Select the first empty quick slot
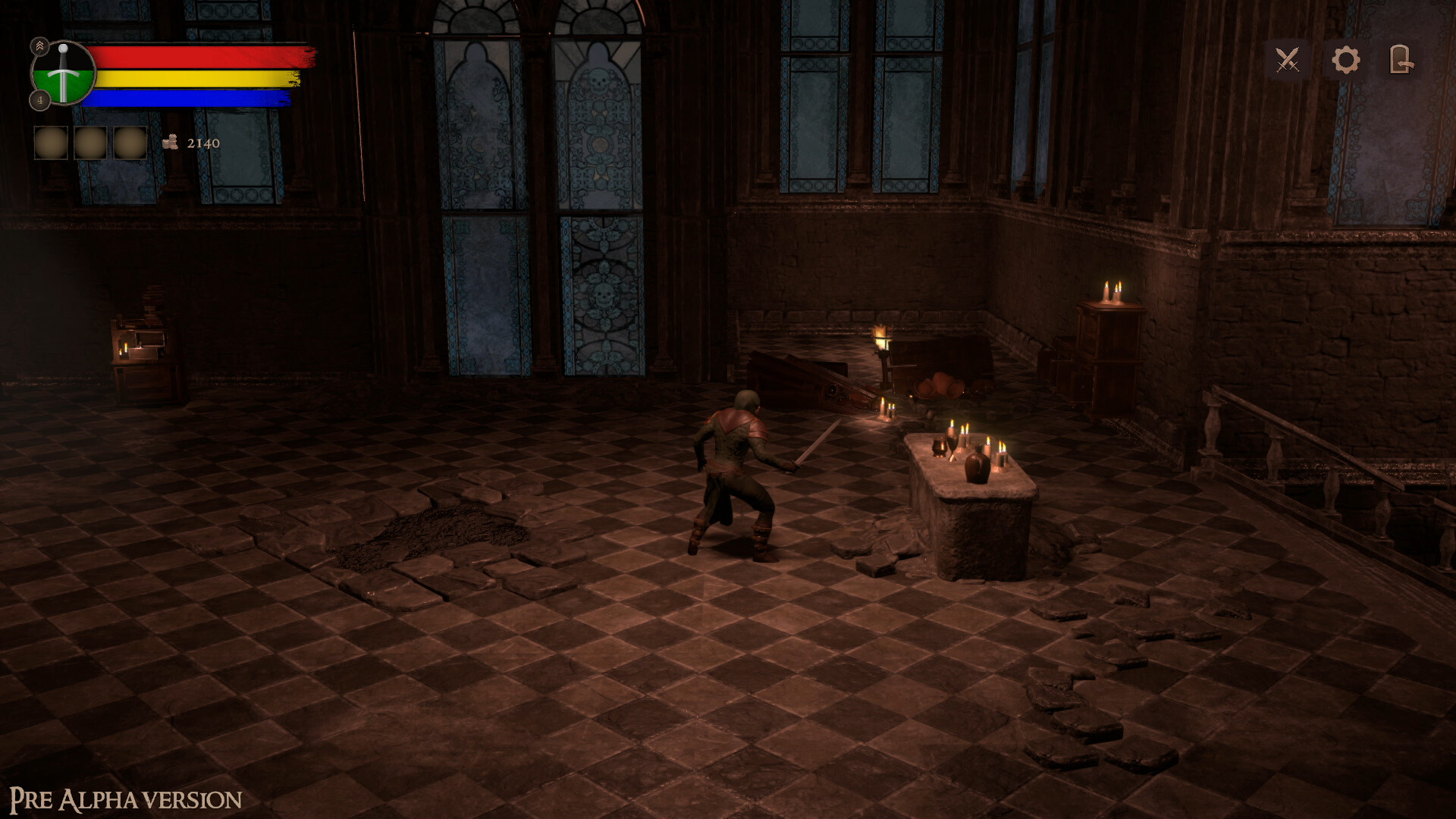The image size is (1456, 819). point(50,143)
